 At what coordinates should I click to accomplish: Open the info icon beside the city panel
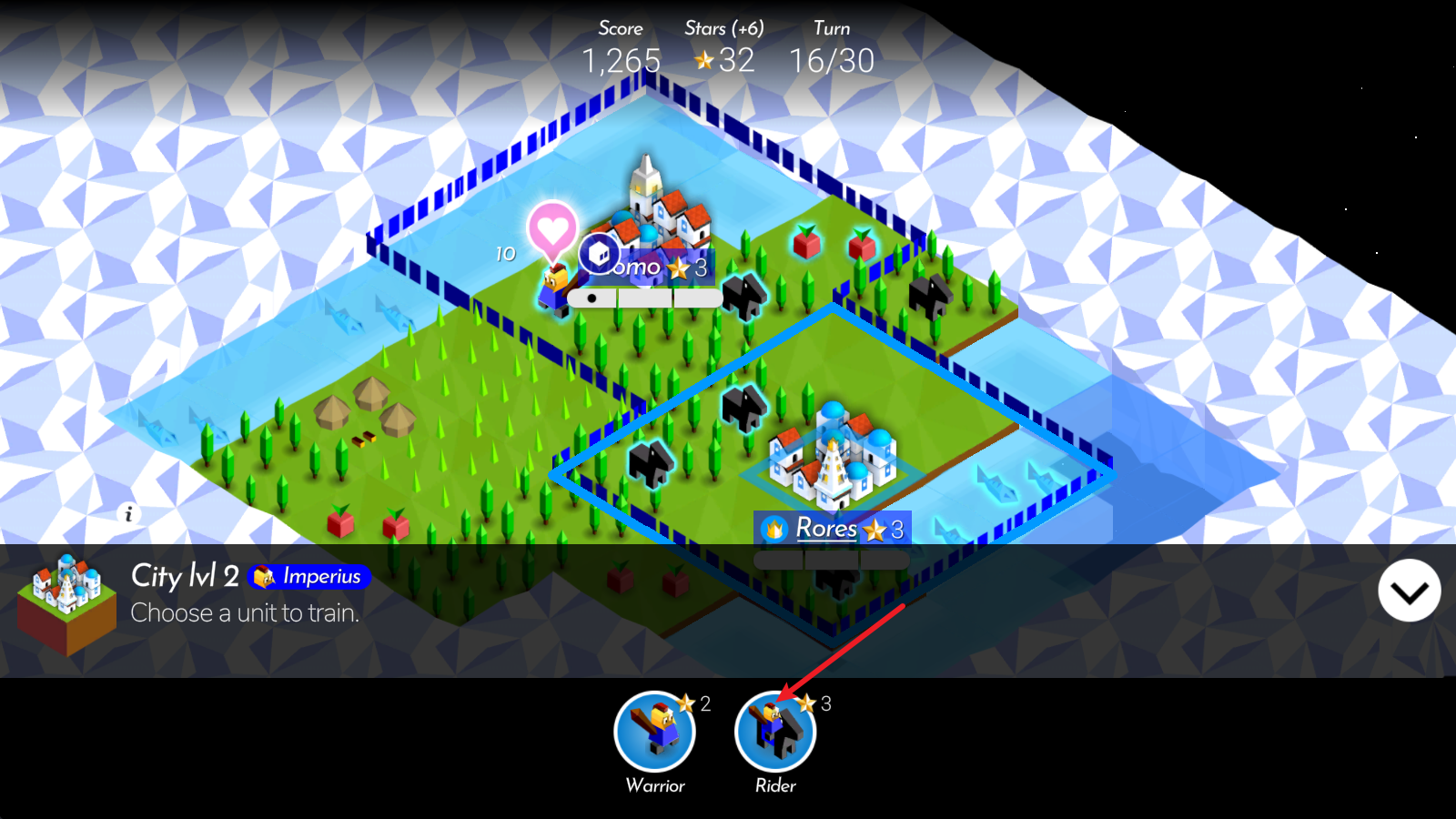coord(128,514)
